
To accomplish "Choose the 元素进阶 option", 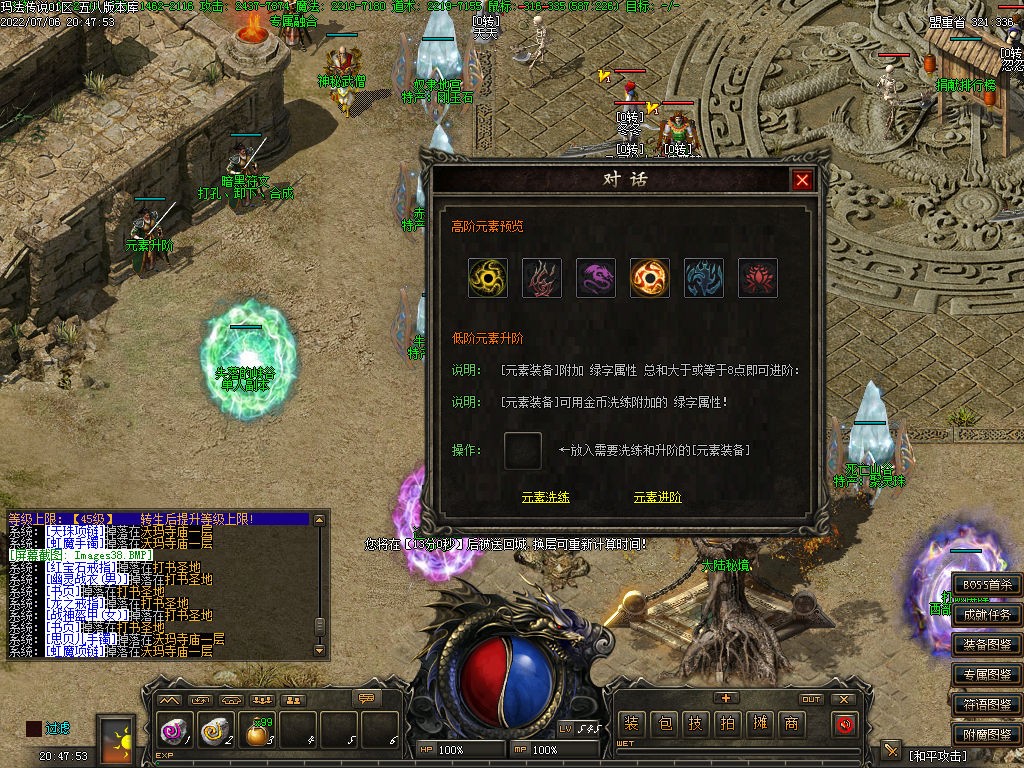I will [x=657, y=497].
